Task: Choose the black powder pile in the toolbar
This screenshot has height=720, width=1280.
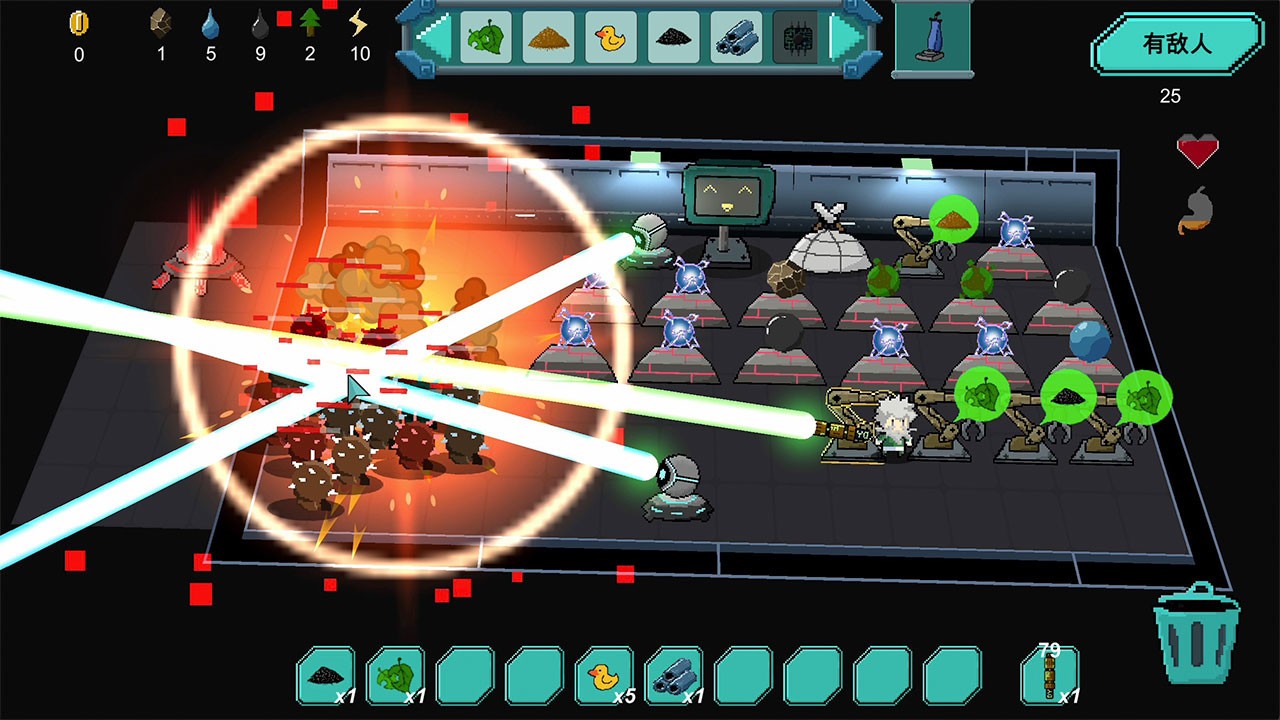Action: pyautogui.click(x=674, y=38)
